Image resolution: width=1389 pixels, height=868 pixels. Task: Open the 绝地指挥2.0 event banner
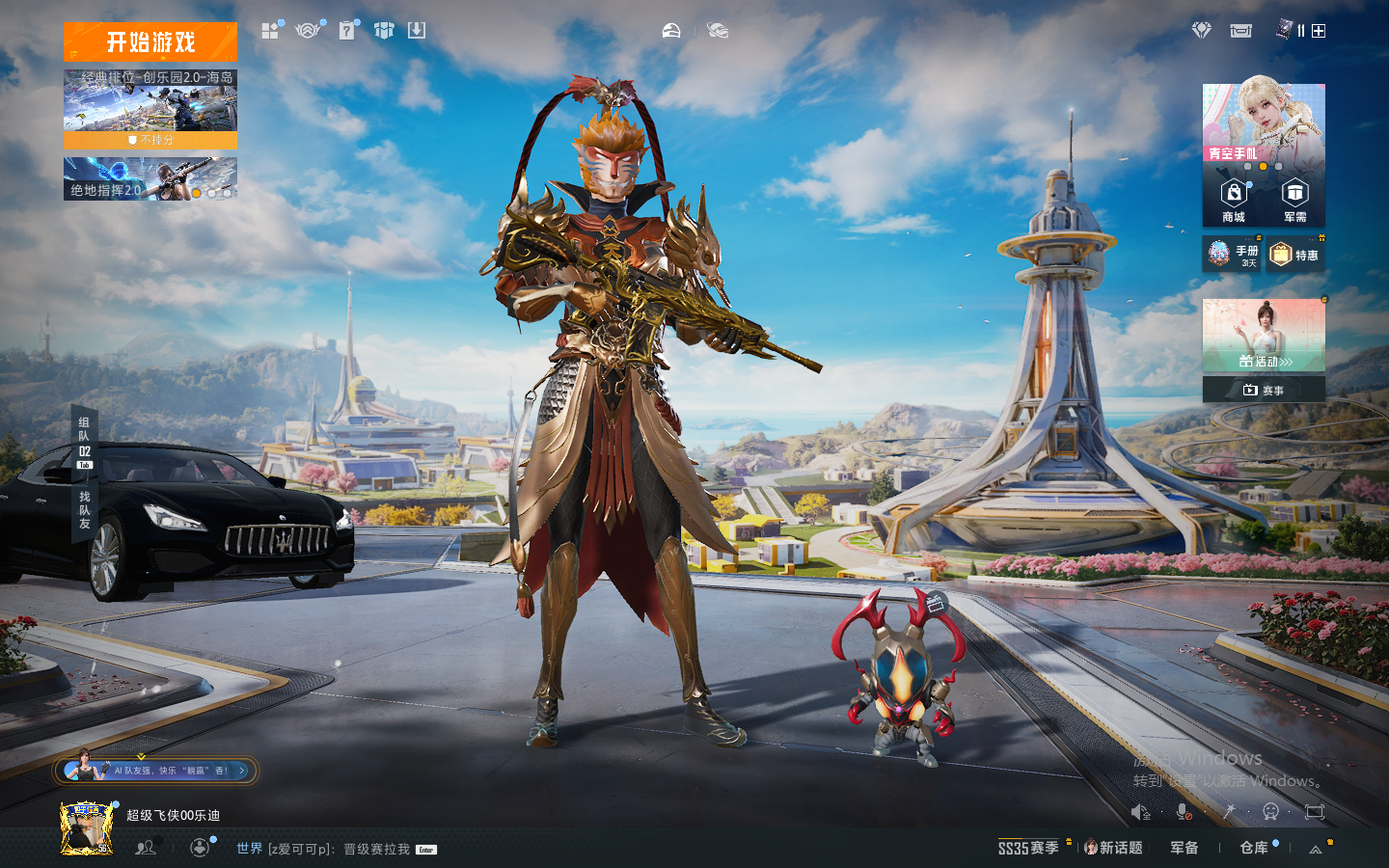(x=150, y=179)
